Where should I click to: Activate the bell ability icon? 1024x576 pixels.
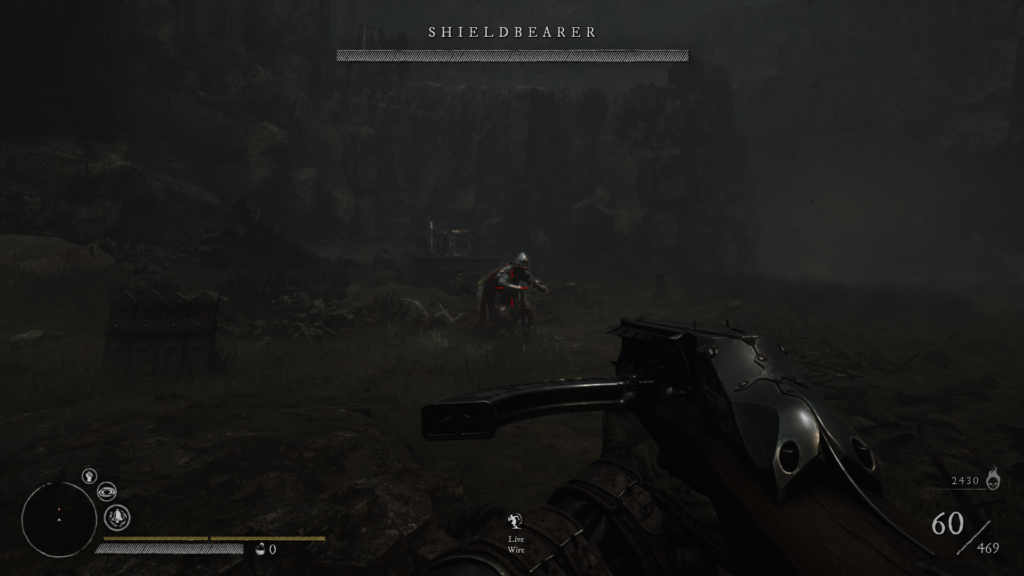[118, 517]
